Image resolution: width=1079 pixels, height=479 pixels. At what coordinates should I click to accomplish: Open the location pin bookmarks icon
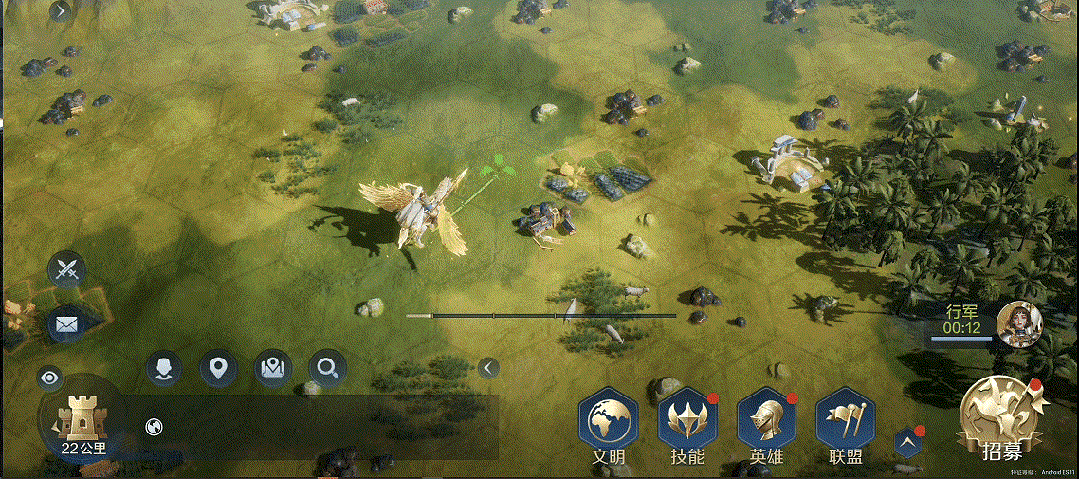(218, 369)
